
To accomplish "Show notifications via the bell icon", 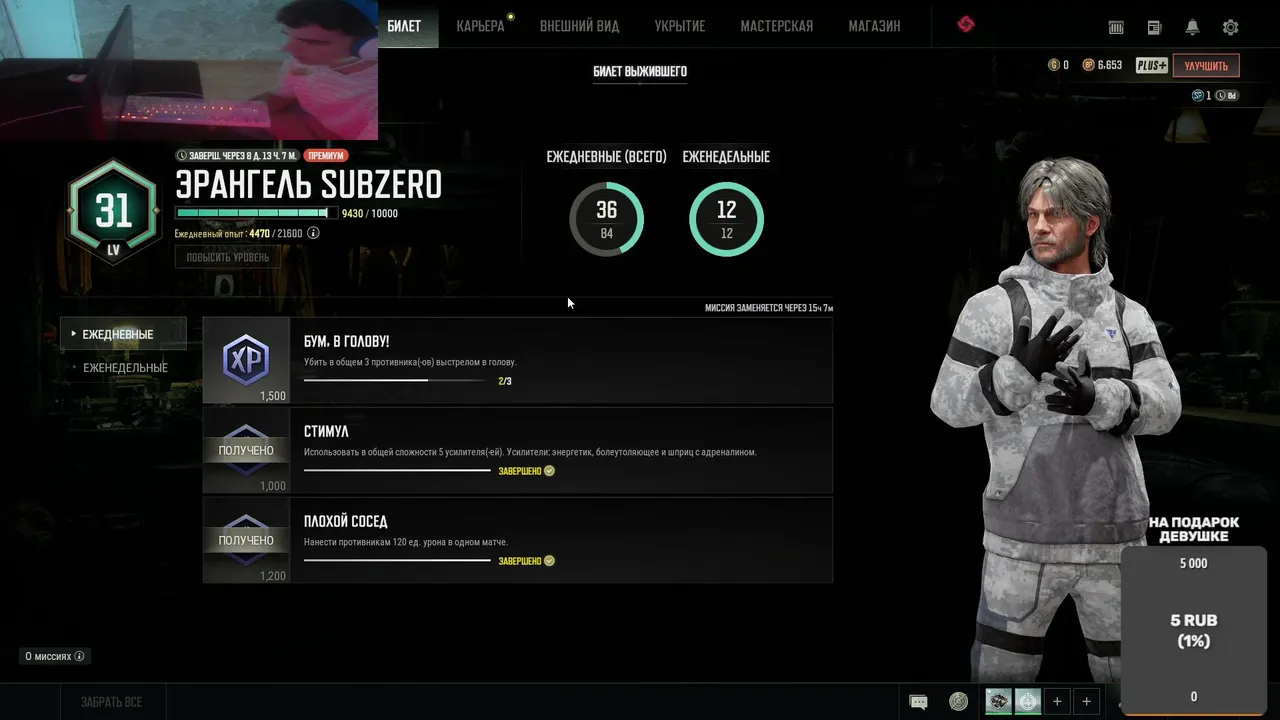I will 1192,28.
